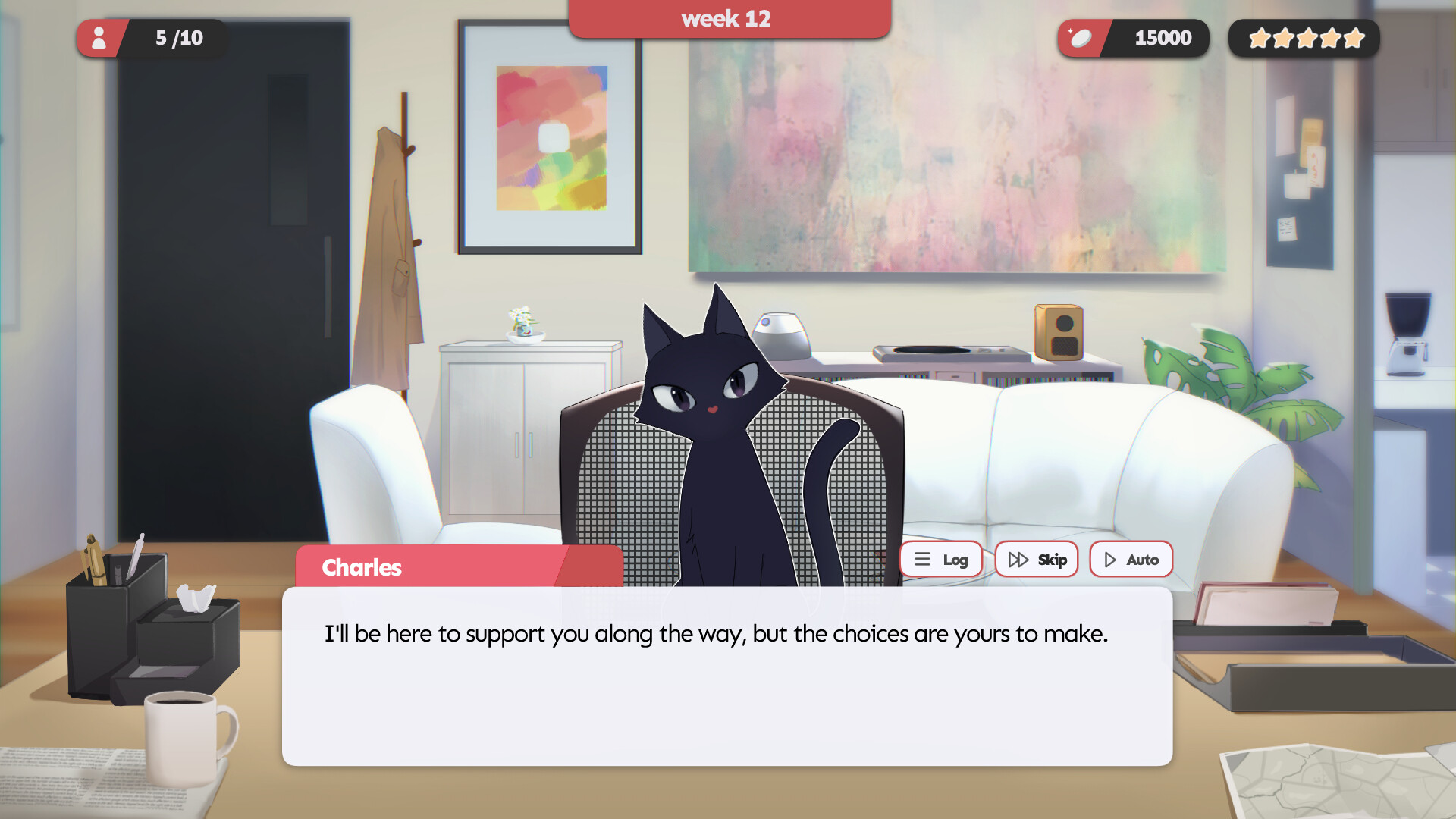Click the 15000 currency display

tap(1163, 37)
